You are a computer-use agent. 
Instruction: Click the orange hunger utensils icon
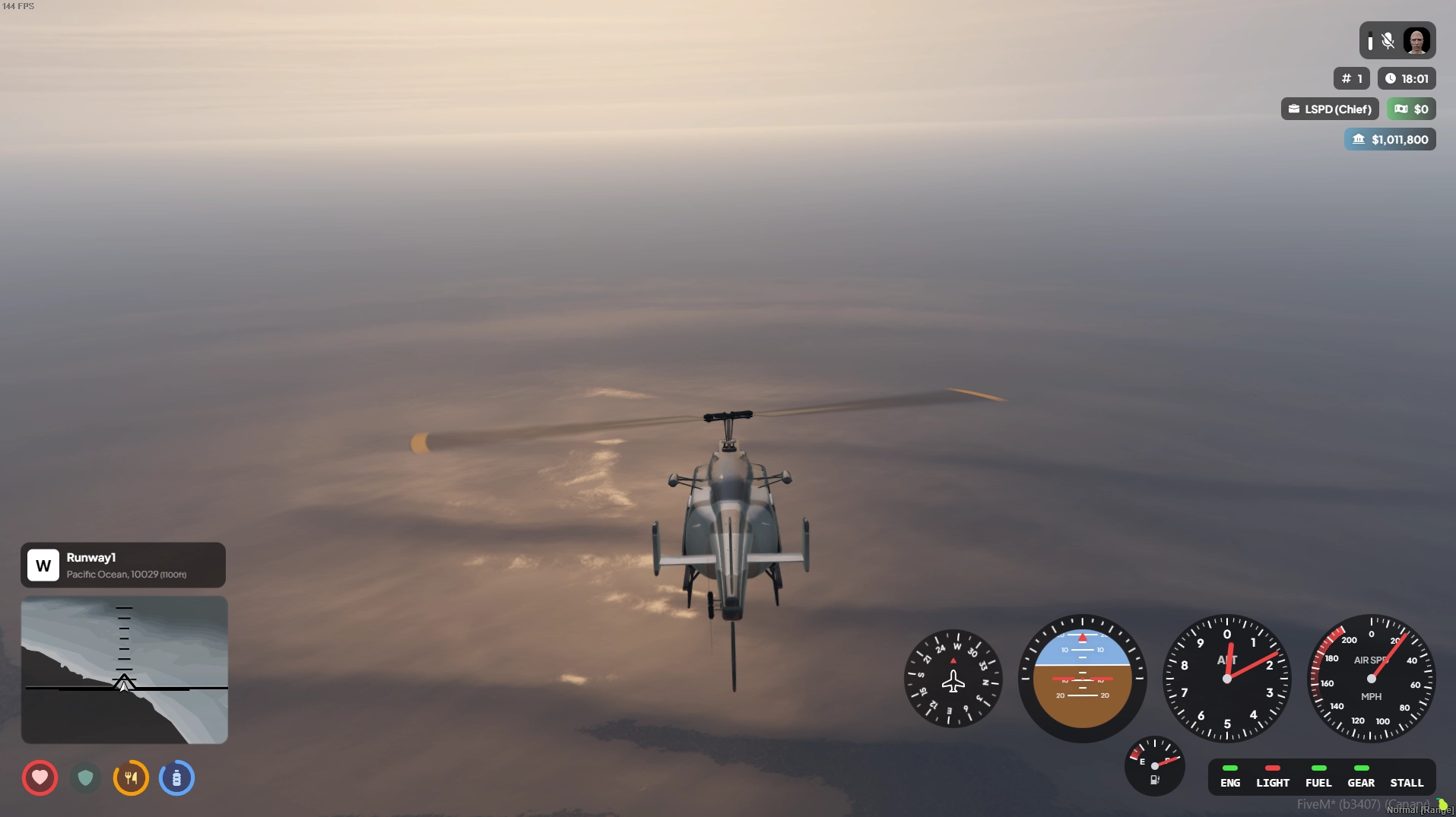coord(131,777)
